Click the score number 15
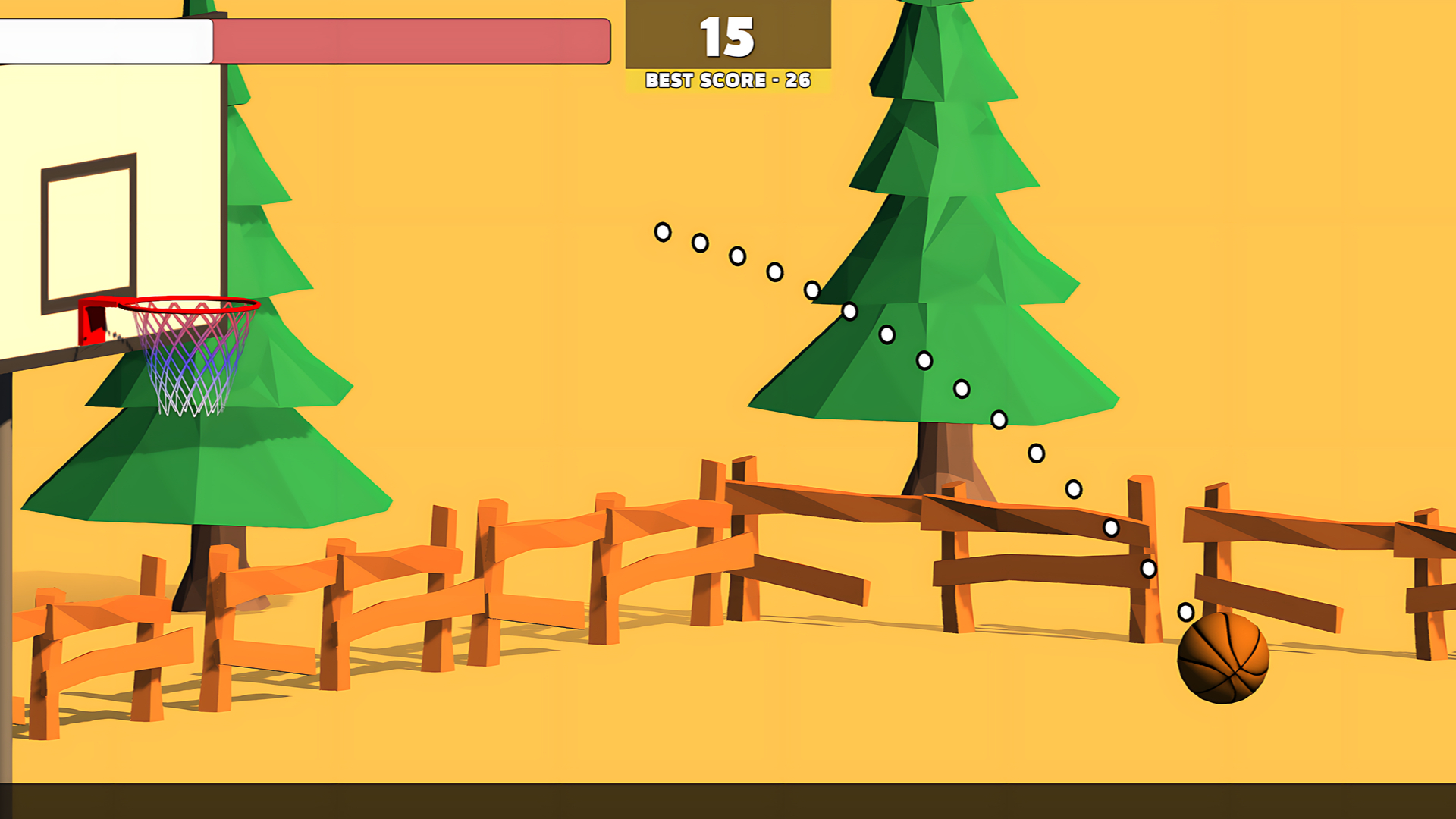Viewport: 1456px width, 819px height. (x=726, y=36)
